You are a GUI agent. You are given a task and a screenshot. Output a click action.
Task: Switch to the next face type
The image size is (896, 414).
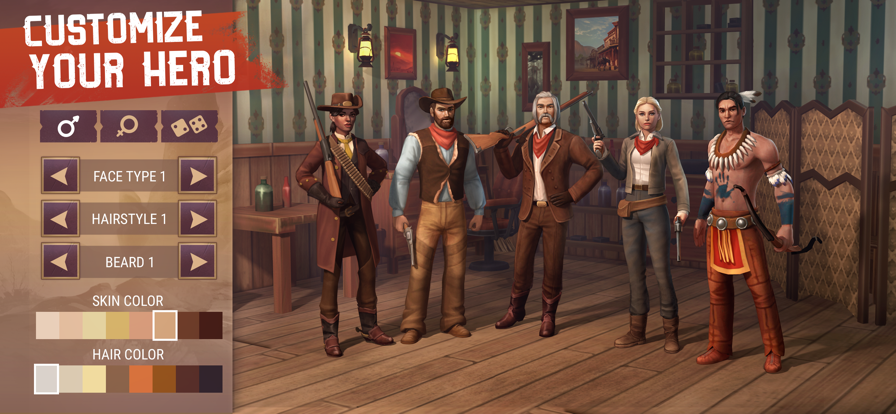tap(197, 176)
